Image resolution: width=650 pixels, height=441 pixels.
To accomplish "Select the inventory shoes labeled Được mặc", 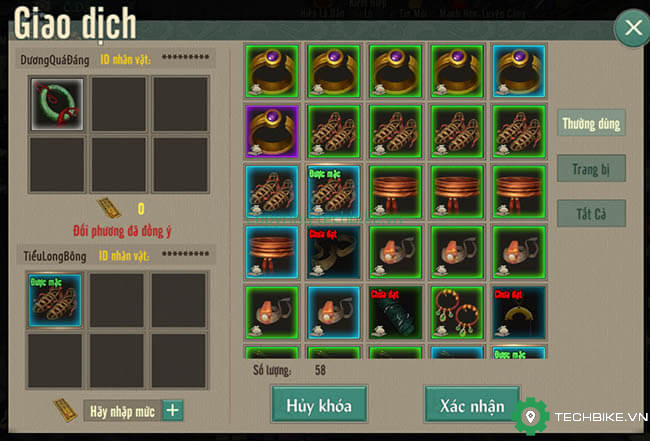I will pos(334,190).
